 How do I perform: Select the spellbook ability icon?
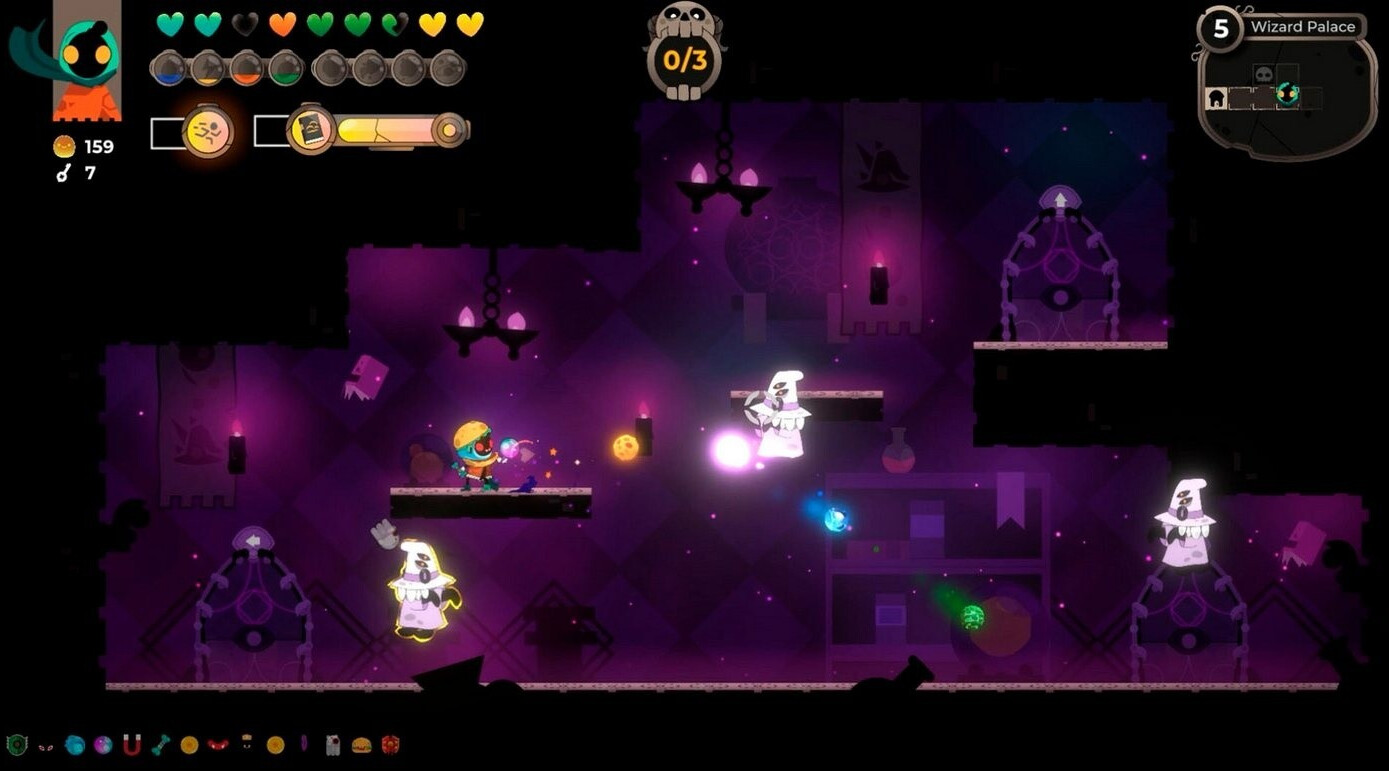click(x=312, y=131)
